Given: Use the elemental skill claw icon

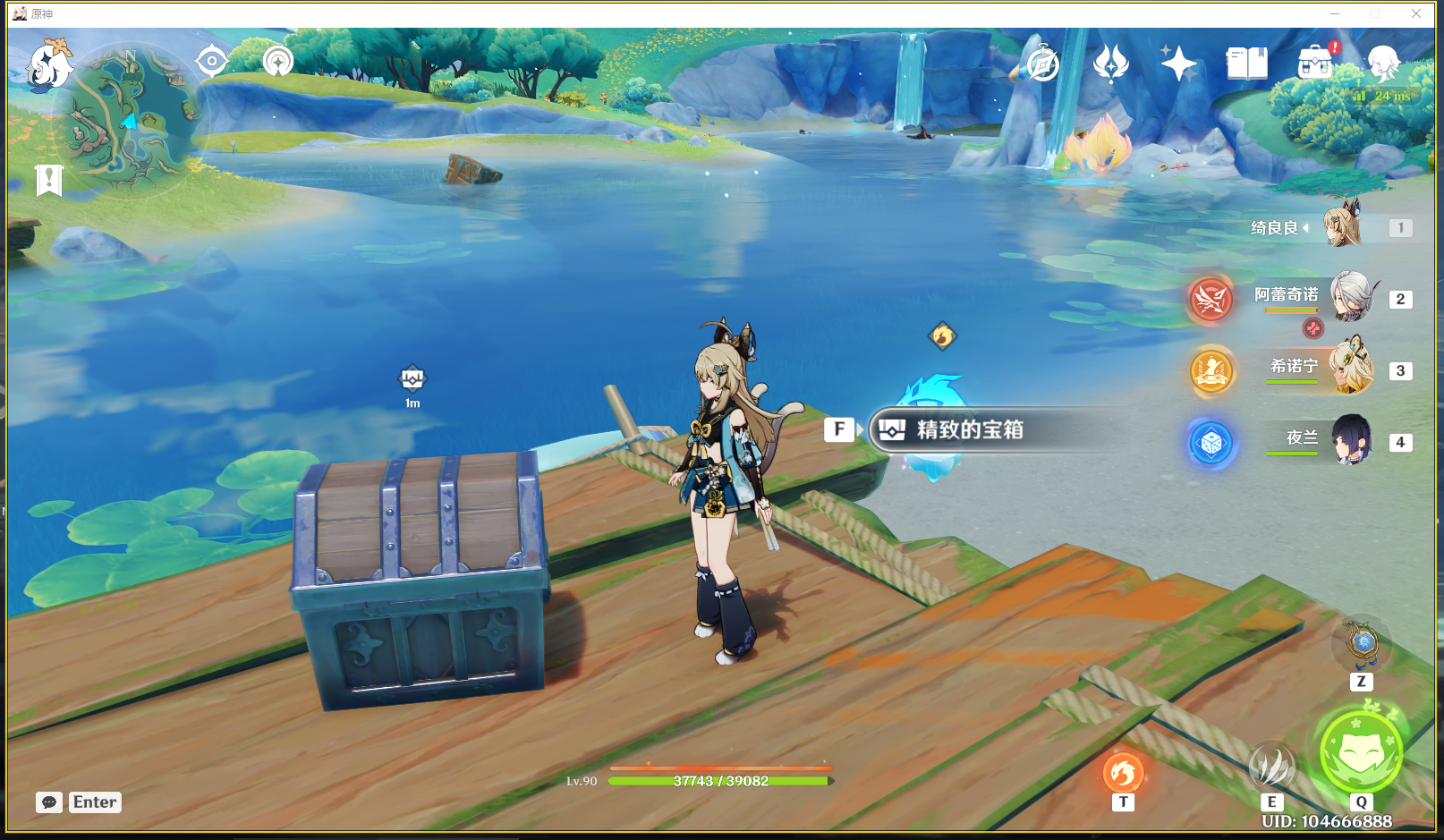Looking at the screenshot, I should 1271,767.
